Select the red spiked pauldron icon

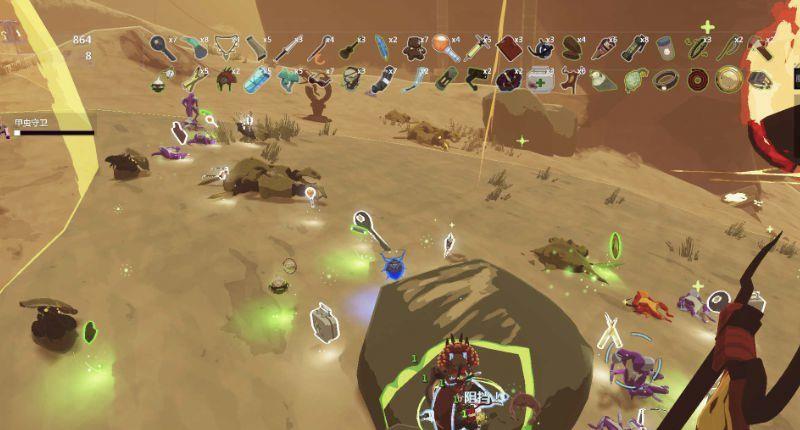click(226, 78)
